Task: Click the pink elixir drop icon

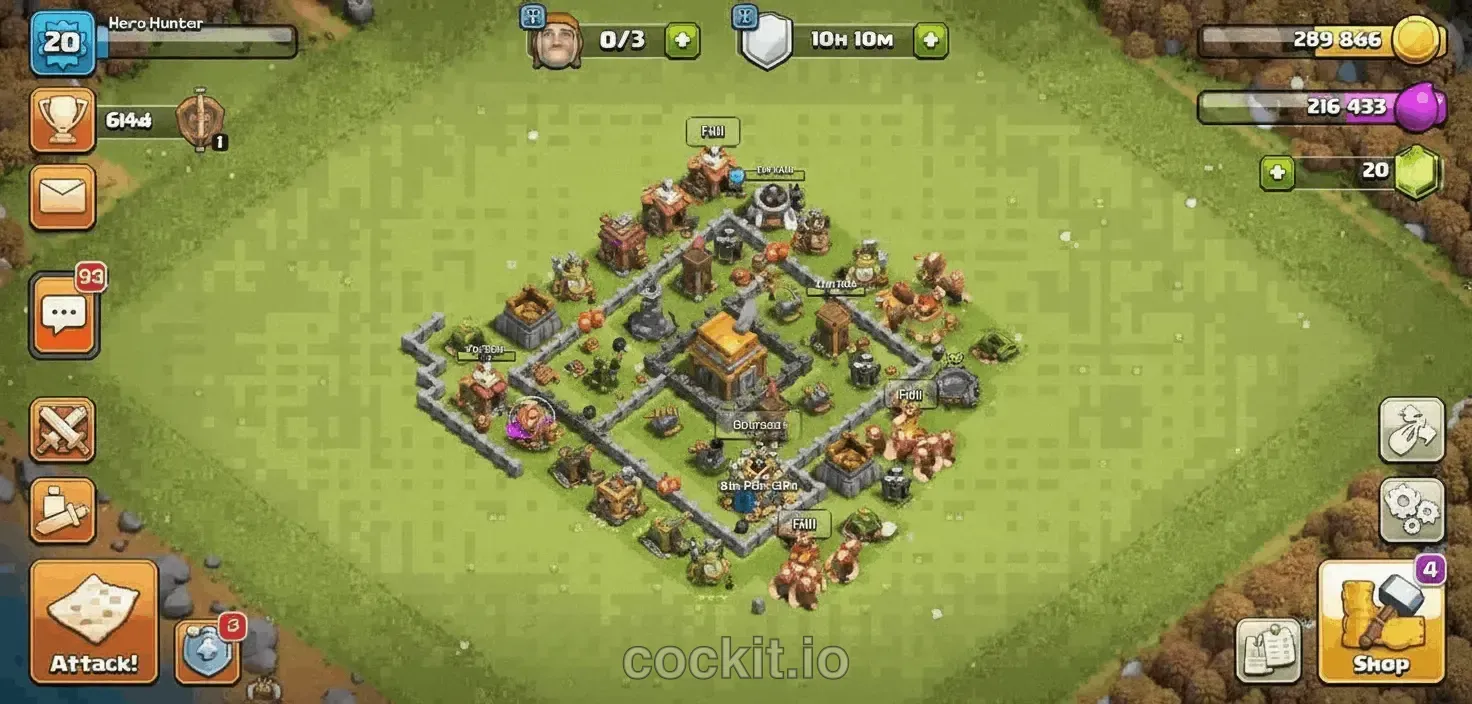Action: click(x=1420, y=106)
